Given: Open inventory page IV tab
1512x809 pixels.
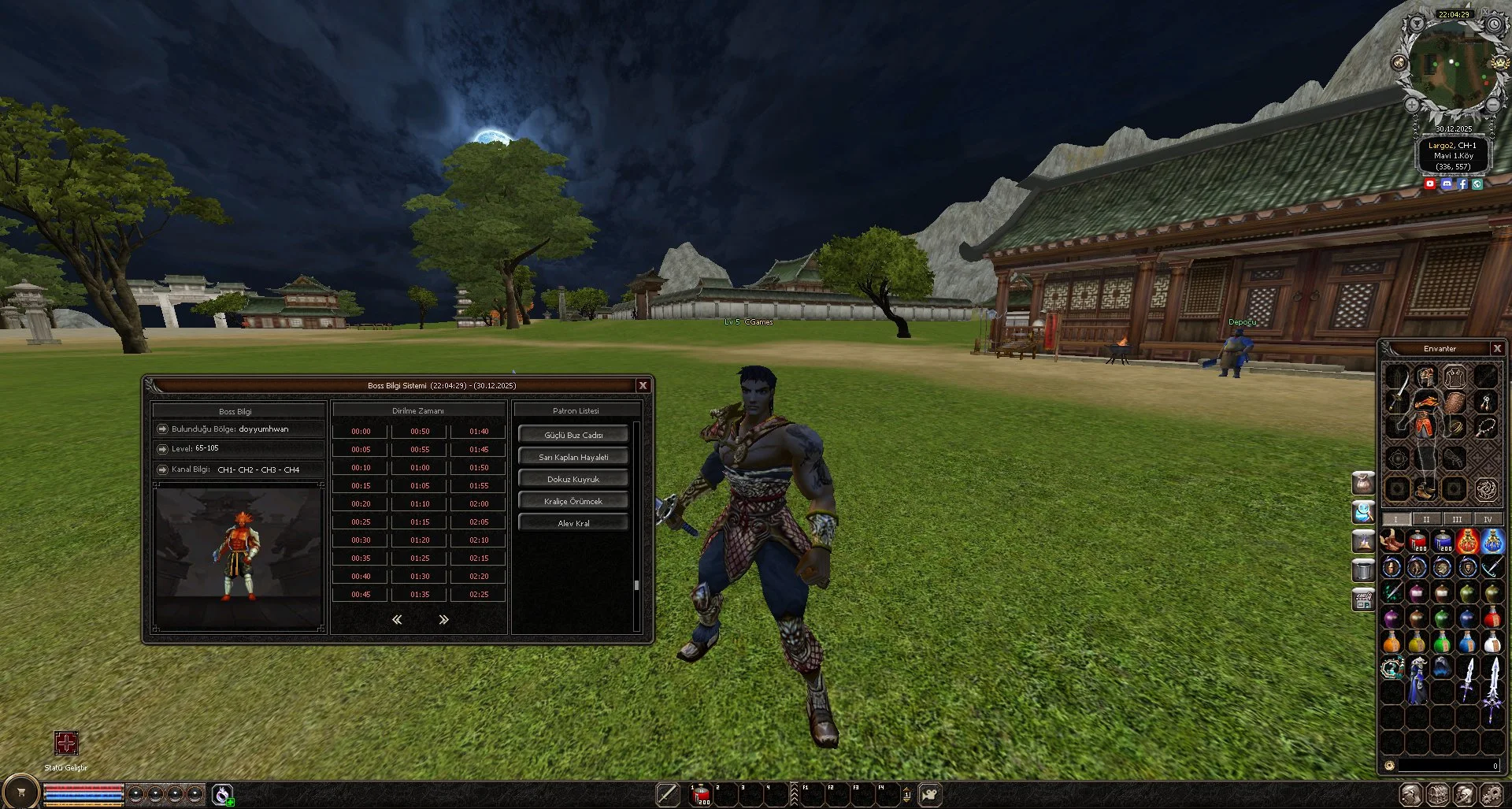Looking at the screenshot, I should click(1488, 519).
